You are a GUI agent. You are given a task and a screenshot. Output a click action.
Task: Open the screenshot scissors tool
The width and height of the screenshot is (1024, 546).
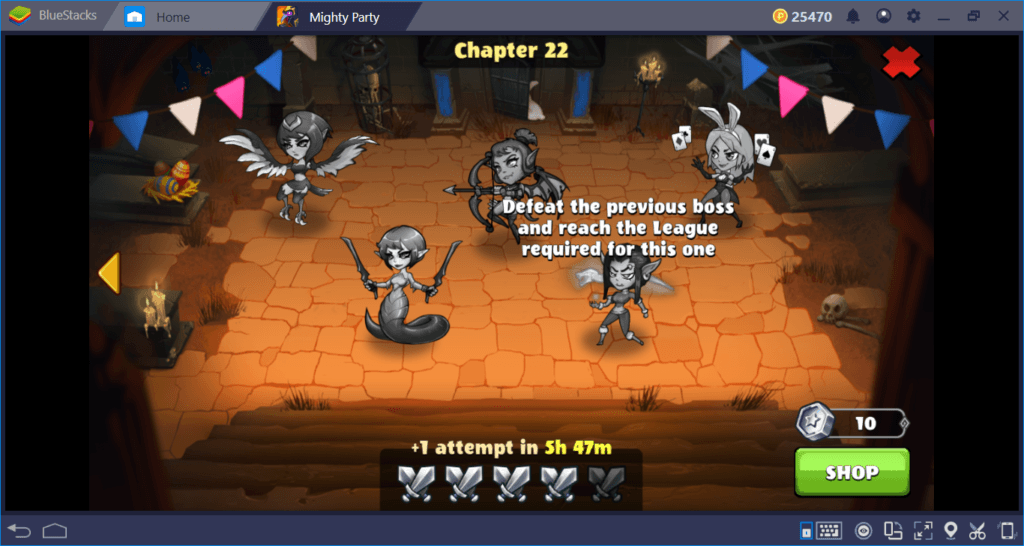pyautogui.click(x=978, y=530)
